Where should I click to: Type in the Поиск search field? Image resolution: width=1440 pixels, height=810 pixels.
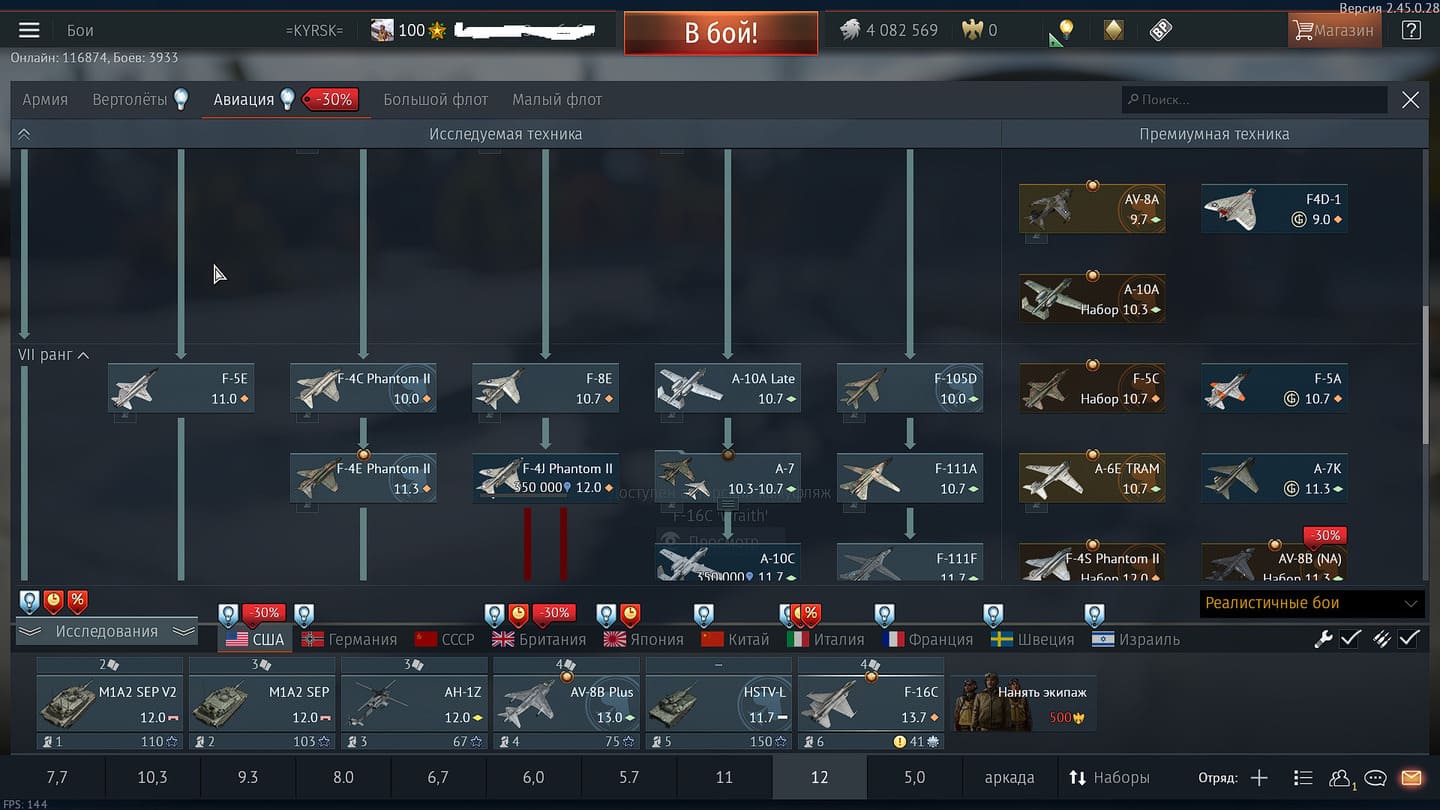pyautogui.click(x=1255, y=100)
